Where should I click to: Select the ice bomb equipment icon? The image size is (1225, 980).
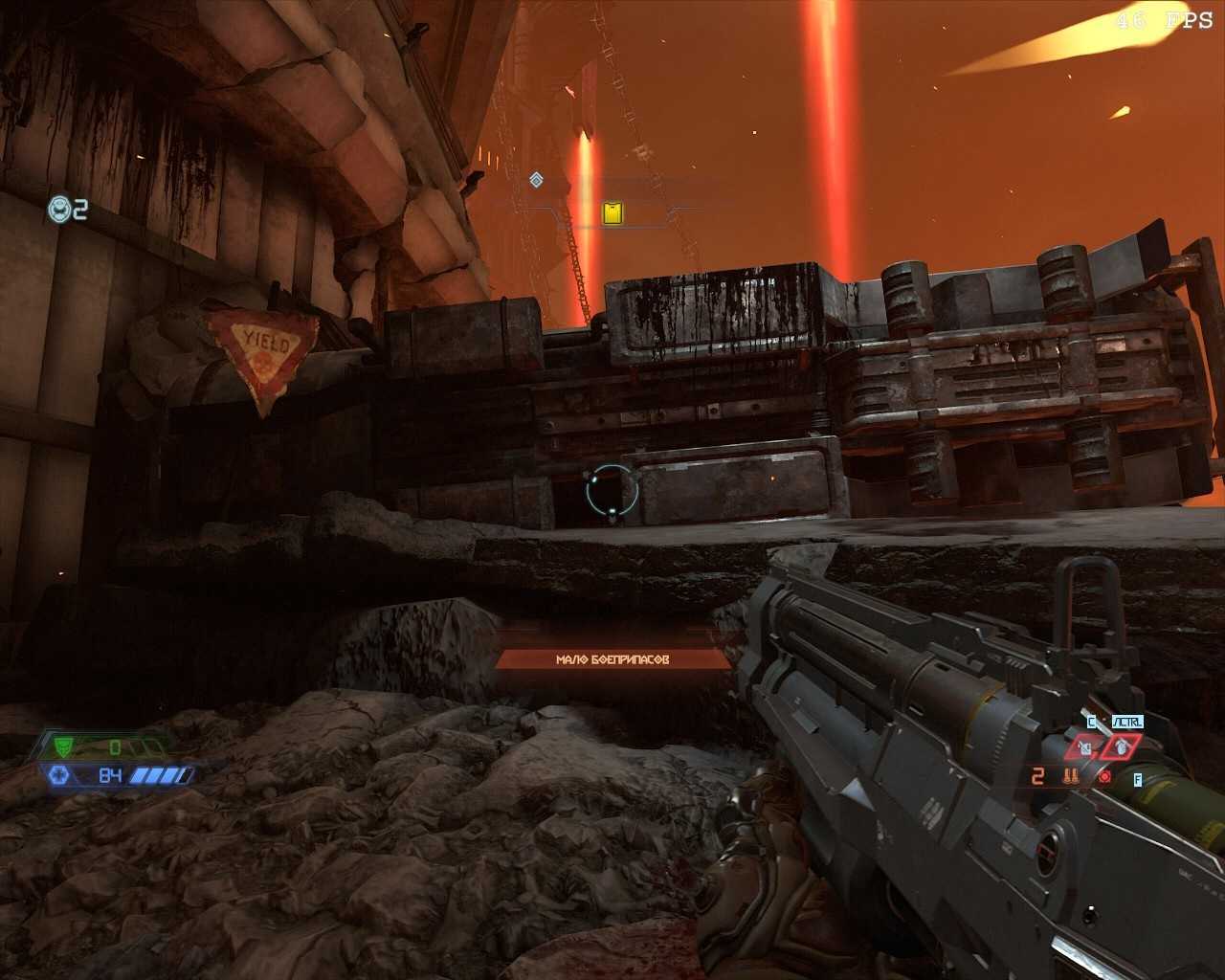click(x=1084, y=746)
